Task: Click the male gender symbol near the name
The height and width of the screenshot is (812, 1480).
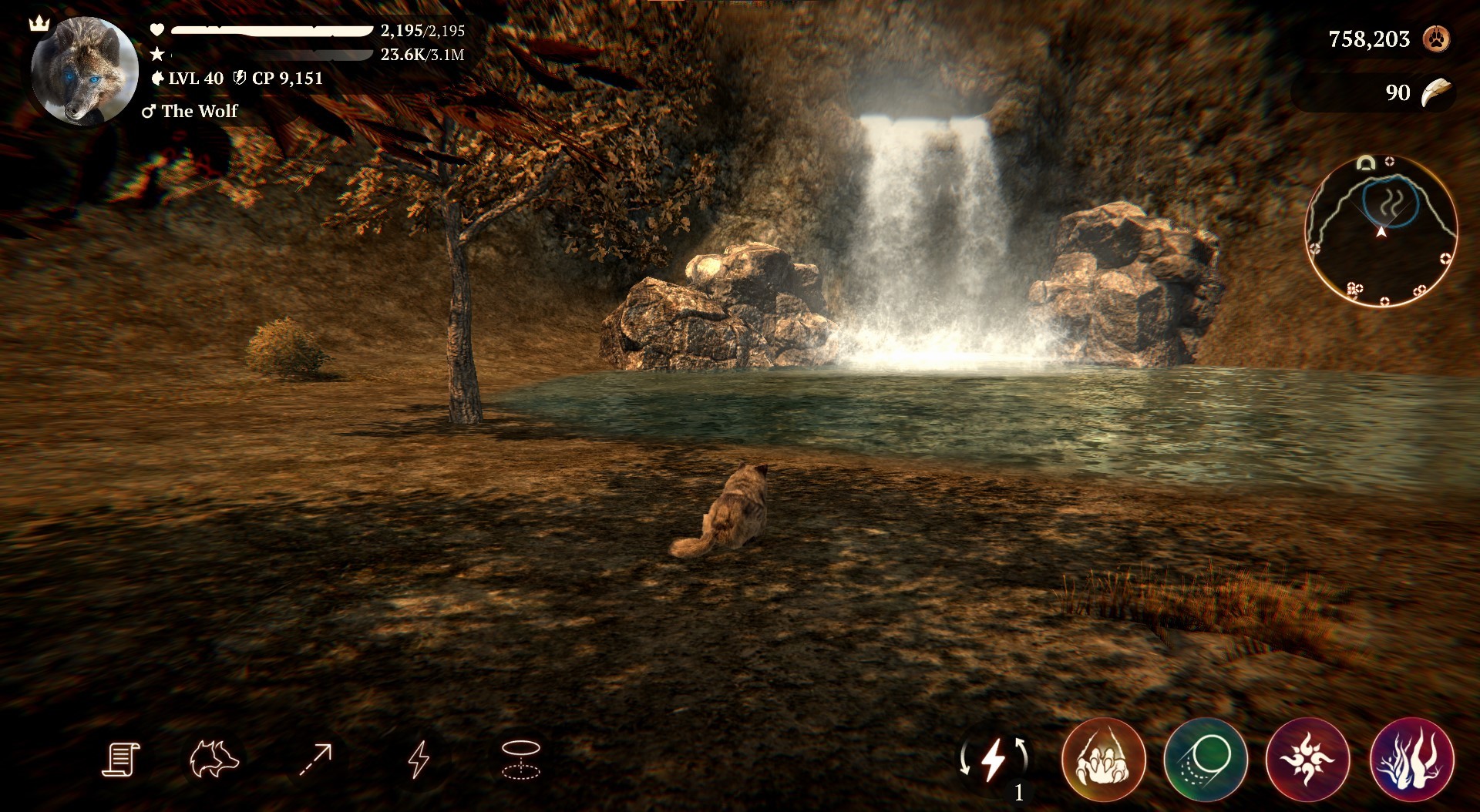Action: pos(148,111)
